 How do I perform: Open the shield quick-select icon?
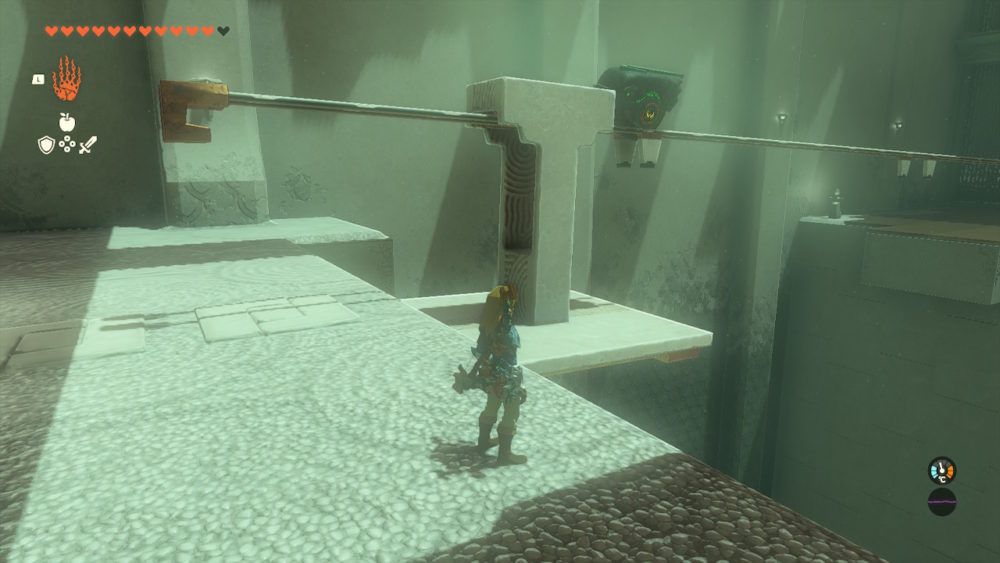tap(45, 145)
